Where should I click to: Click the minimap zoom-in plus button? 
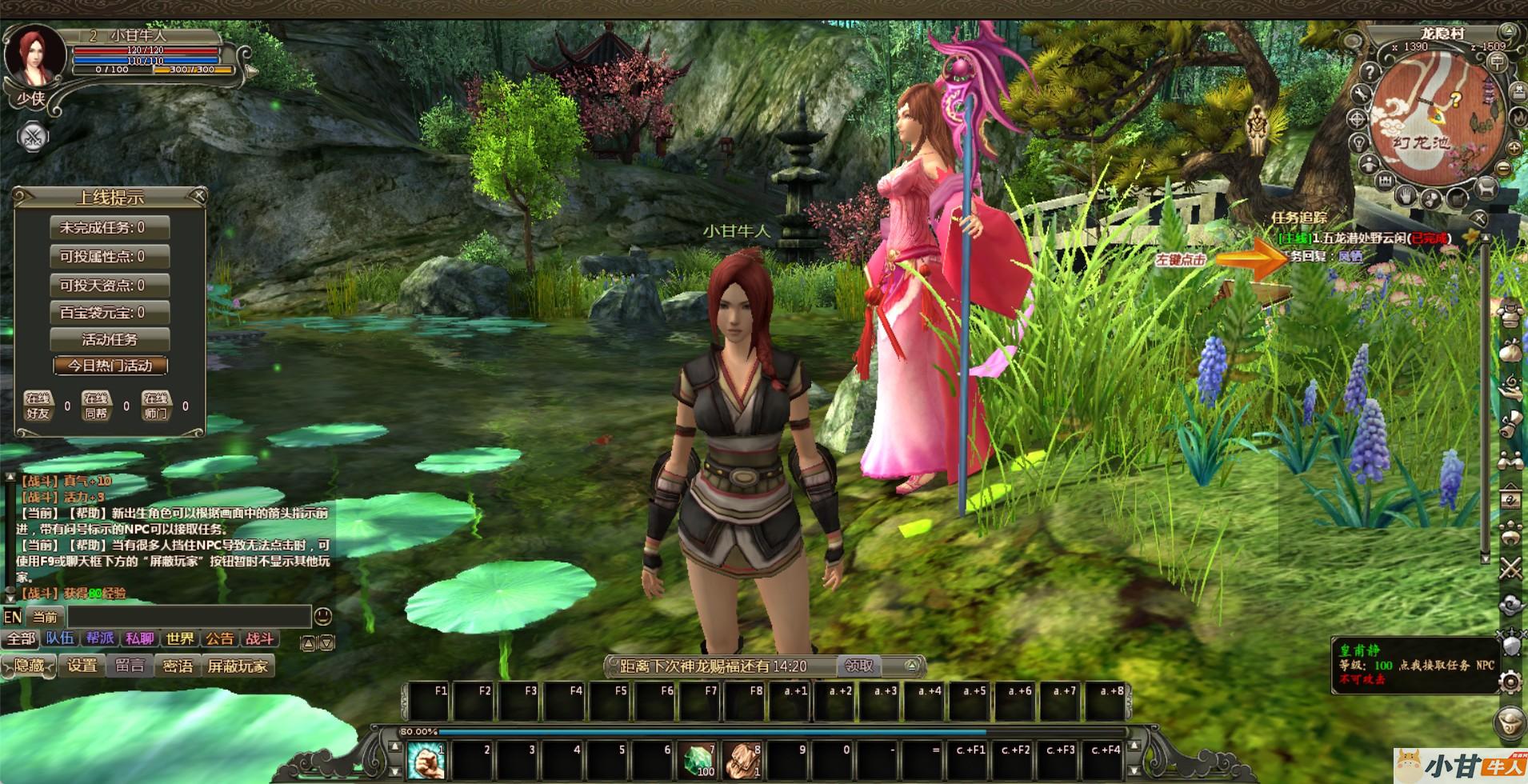pos(1514,149)
